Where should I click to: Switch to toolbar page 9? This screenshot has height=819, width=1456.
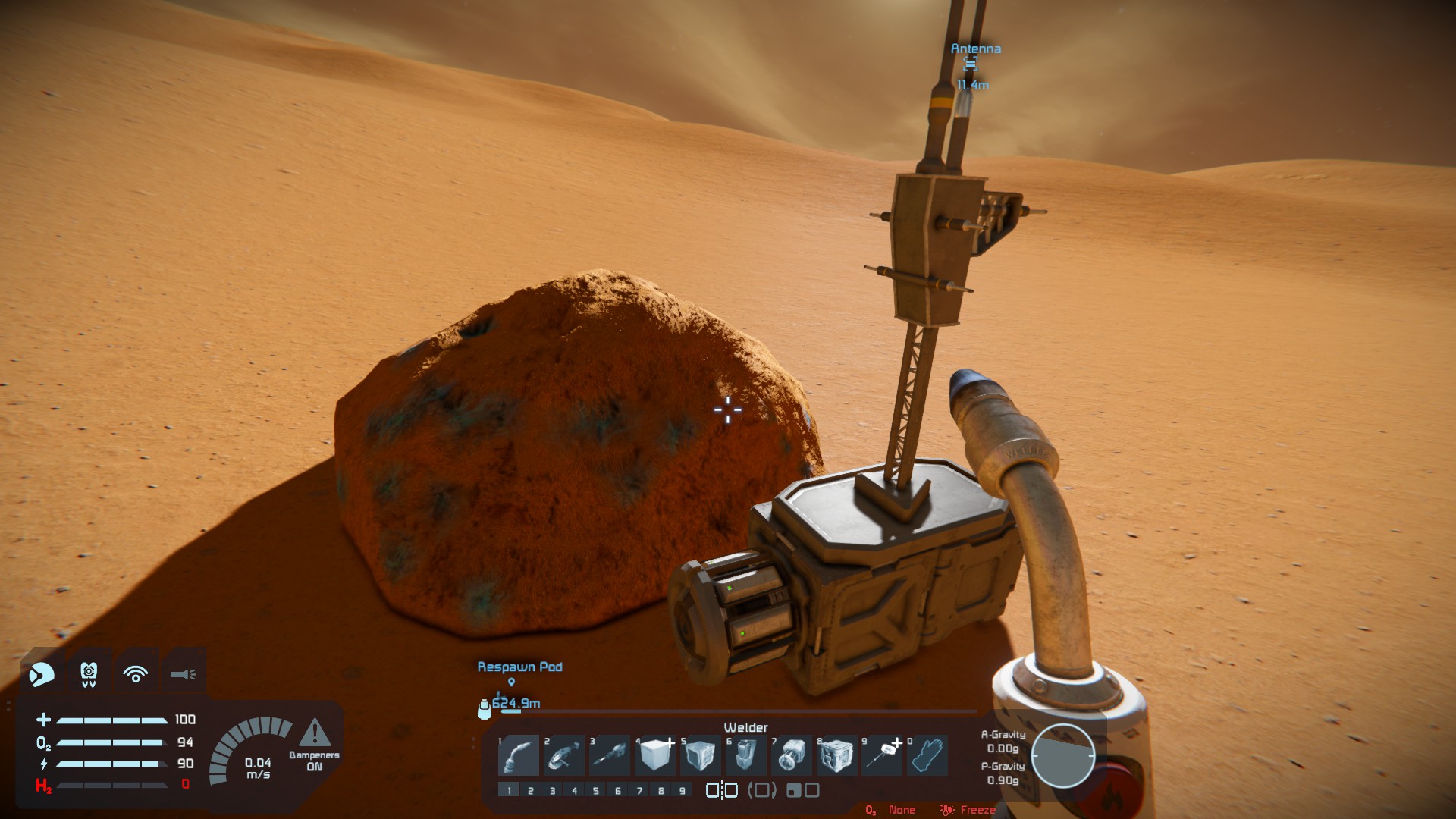pos(682,791)
